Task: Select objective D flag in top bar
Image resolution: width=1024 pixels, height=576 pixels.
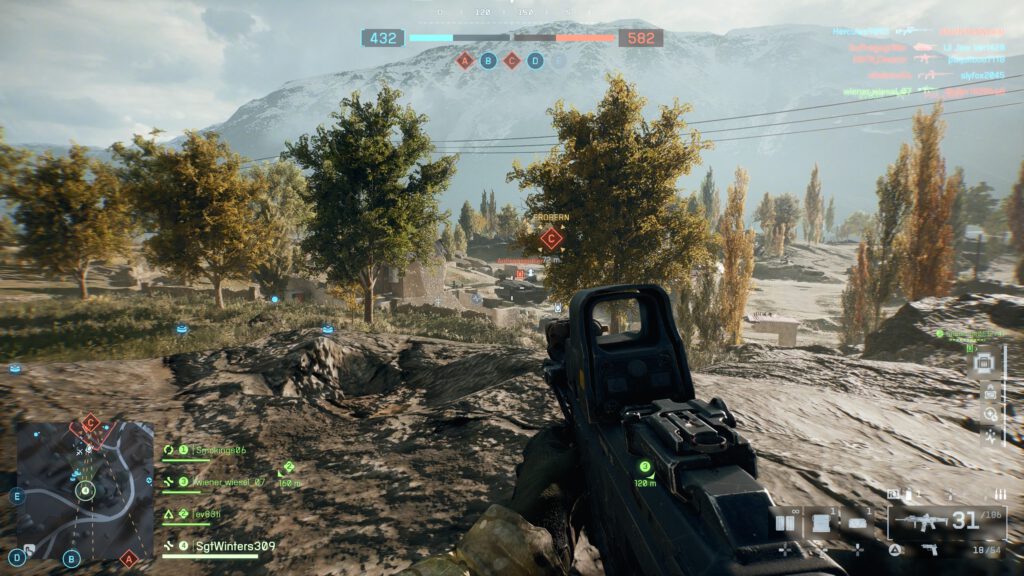Action: point(535,60)
